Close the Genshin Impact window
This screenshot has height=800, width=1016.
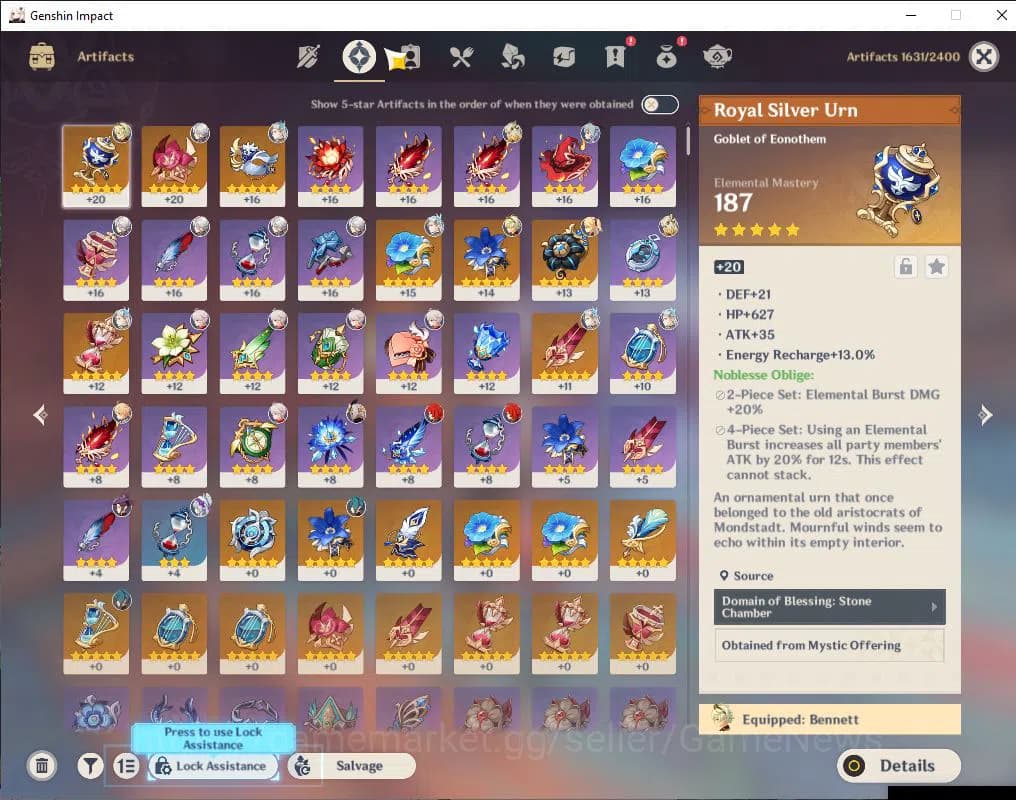[x=1001, y=15]
